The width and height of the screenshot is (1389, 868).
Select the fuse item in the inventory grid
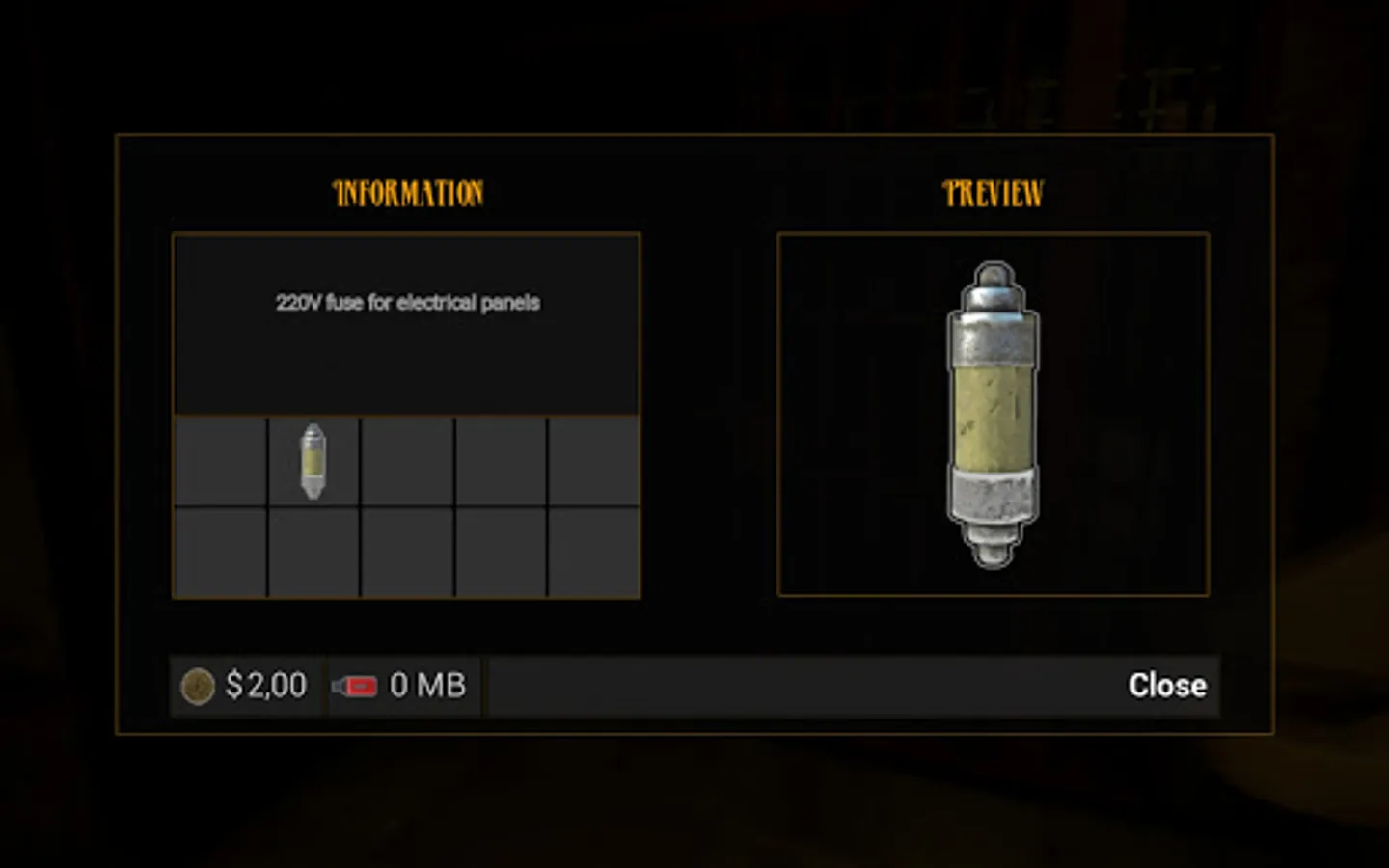[x=313, y=462]
